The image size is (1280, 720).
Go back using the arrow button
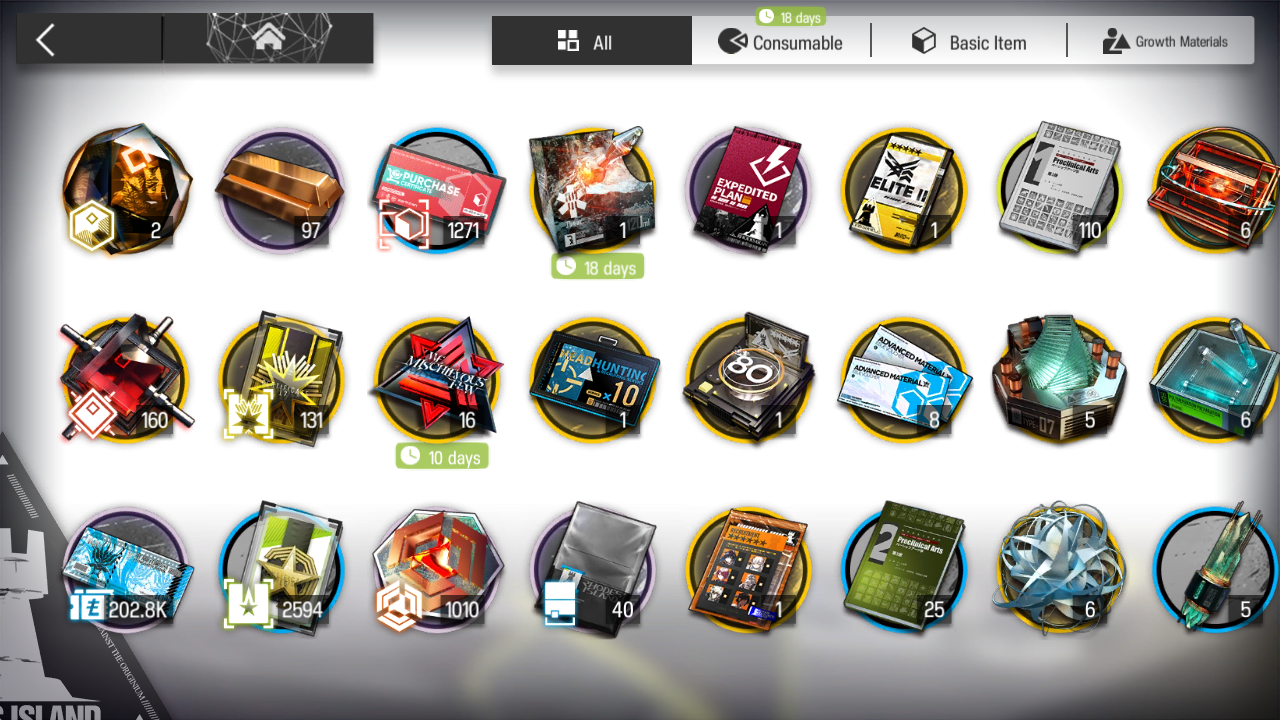[x=46, y=41]
